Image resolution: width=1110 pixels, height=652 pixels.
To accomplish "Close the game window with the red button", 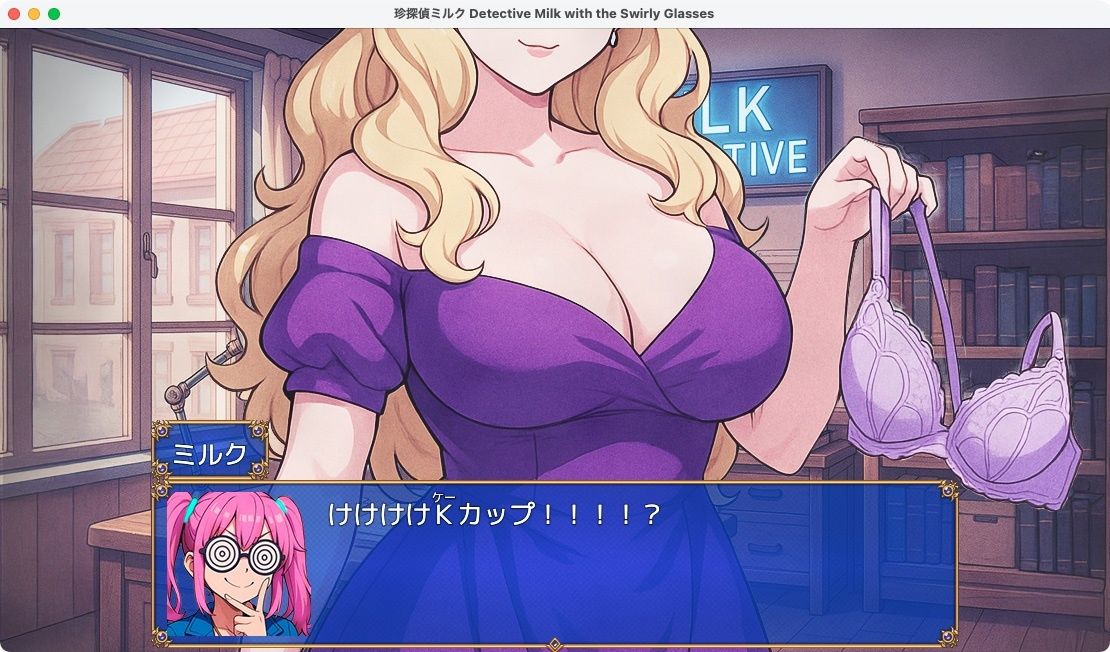I will point(14,14).
